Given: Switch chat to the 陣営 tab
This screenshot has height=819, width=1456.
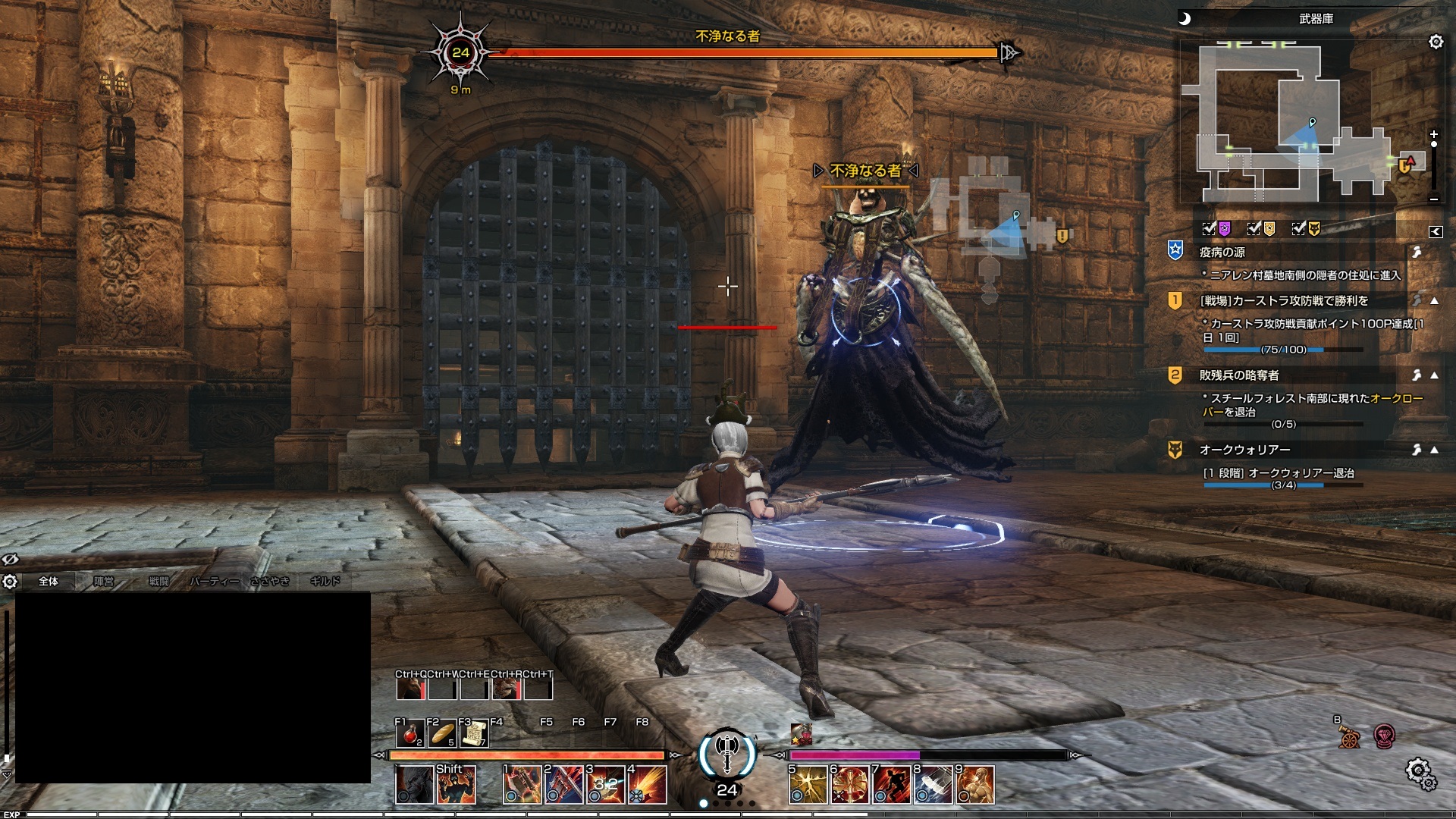Looking at the screenshot, I should (x=104, y=582).
